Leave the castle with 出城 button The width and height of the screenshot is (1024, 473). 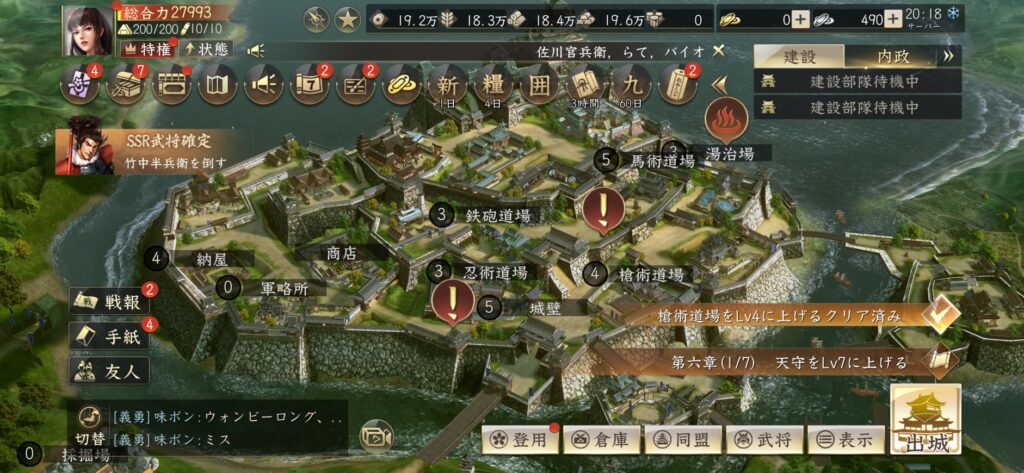click(x=925, y=420)
